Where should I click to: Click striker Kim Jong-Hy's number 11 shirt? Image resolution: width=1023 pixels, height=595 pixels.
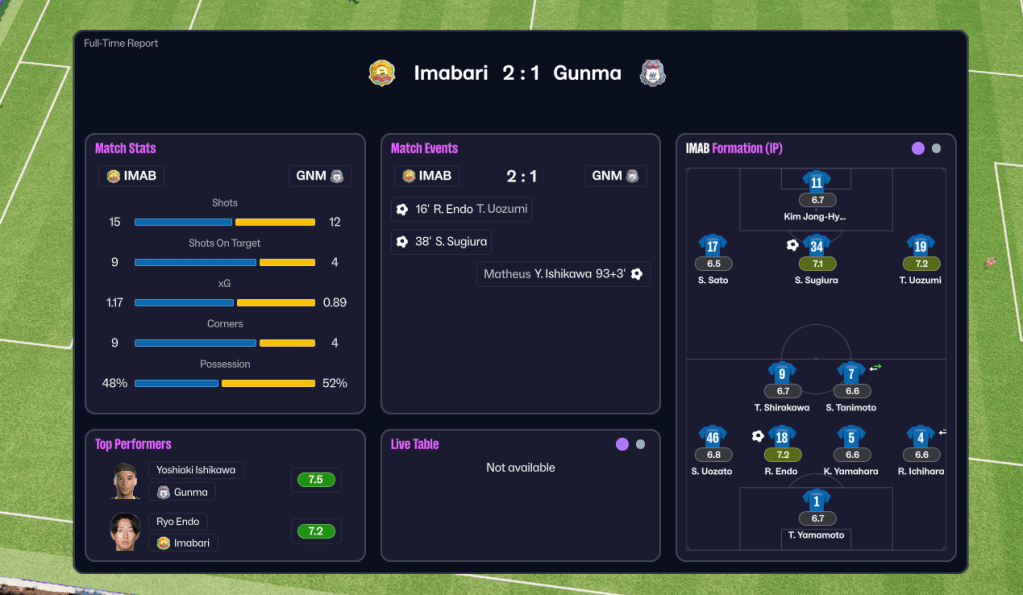click(817, 182)
